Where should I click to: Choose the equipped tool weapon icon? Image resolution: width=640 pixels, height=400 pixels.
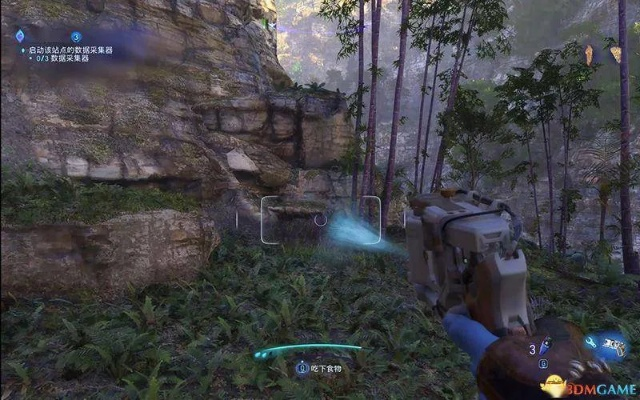pyautogui.click(x=616, y=345)
